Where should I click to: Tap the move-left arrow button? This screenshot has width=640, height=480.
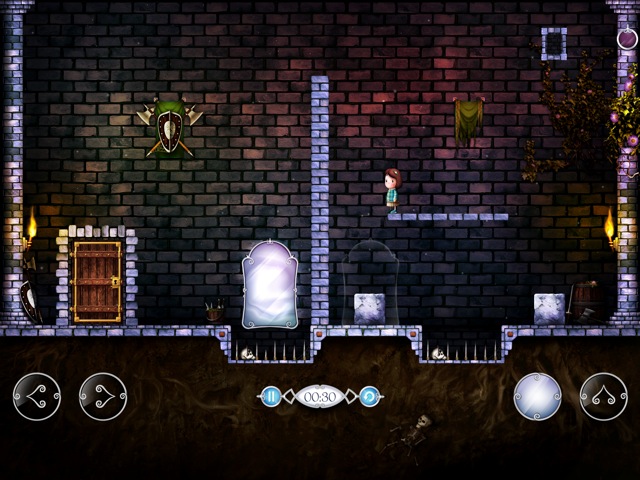(x=37, y=396)
